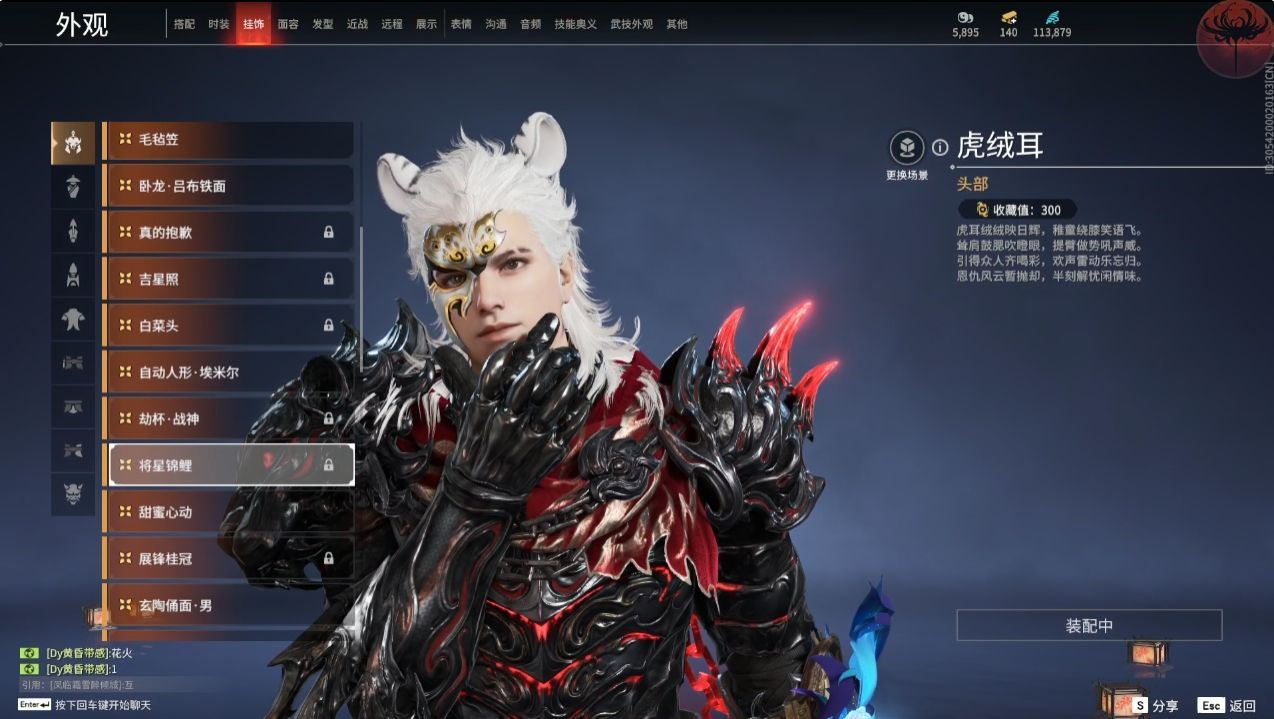Open the 搭配 tab
The image size is (1274, 719).
[x=184, y=24]
